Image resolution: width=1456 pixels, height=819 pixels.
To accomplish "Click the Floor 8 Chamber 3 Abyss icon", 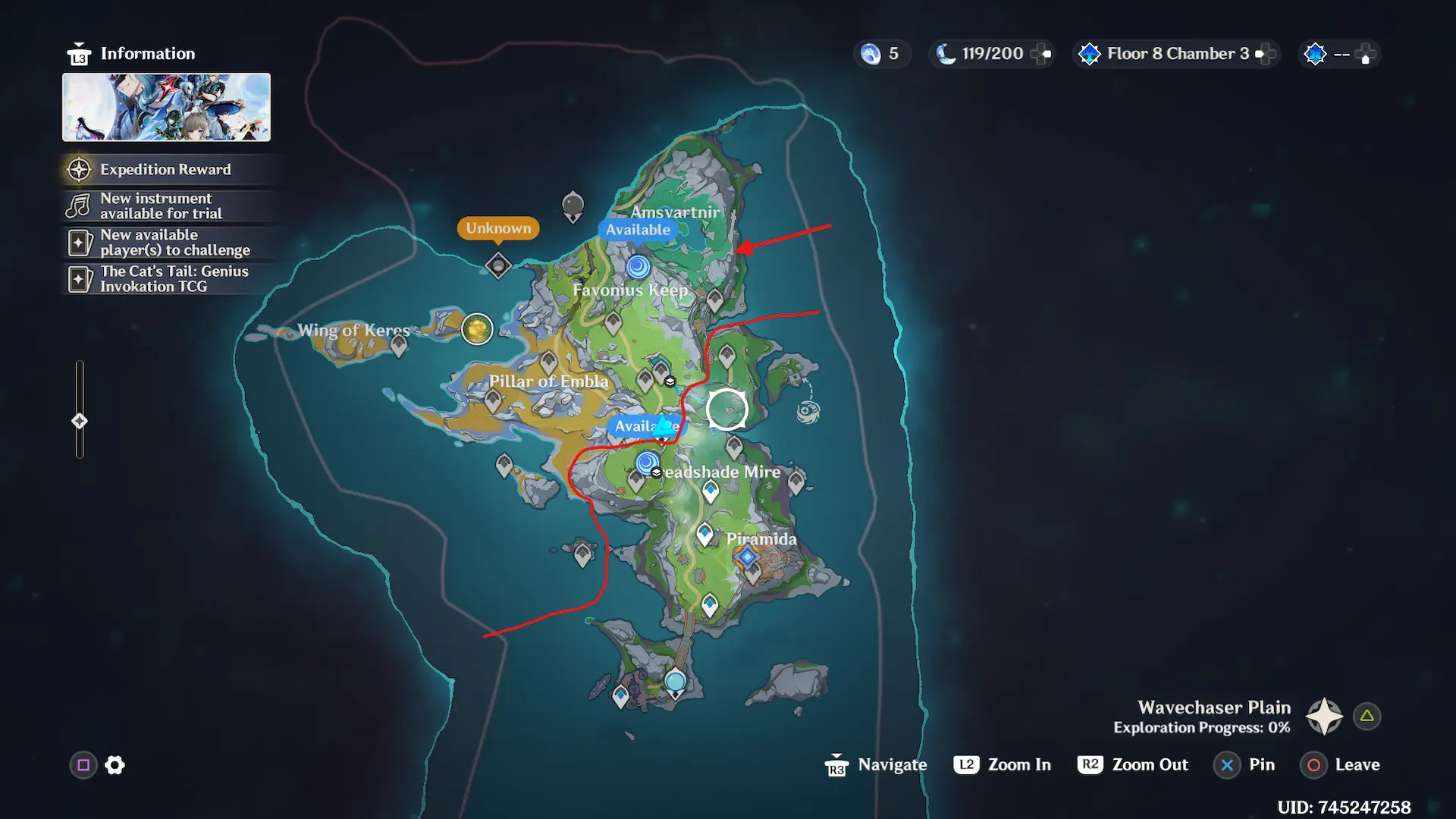I will point(1089,53).
